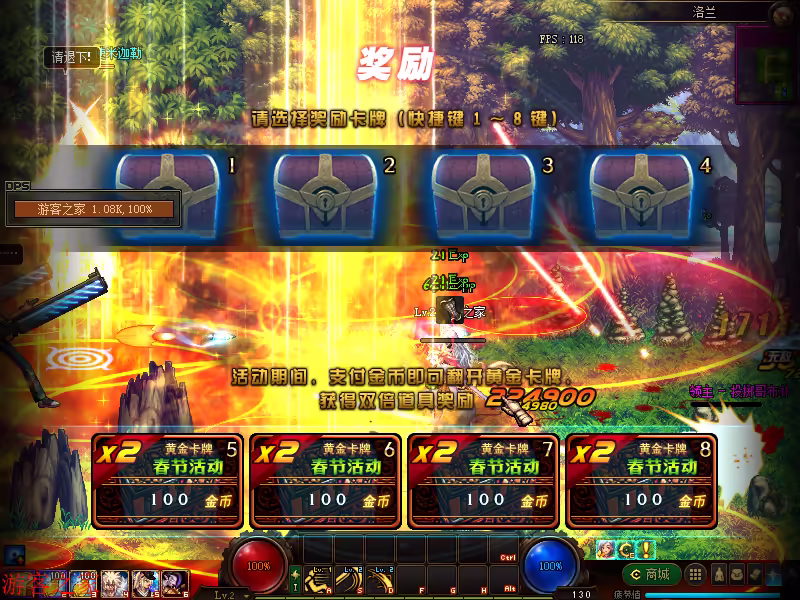Select reward chest number 3
This screenshot has width=800, height=600.
coord(483,194)
